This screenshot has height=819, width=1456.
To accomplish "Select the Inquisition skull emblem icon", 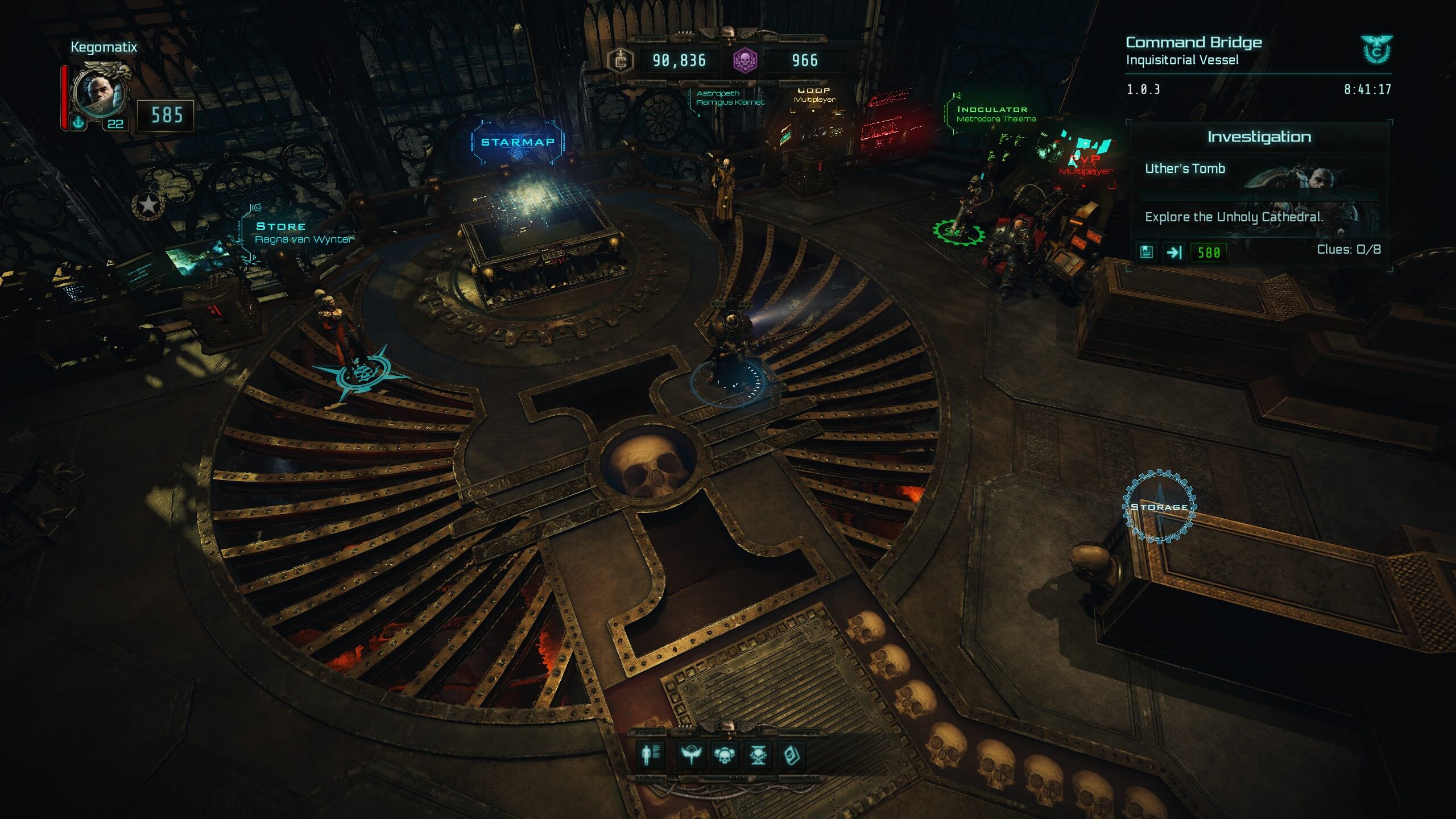I will point(758,755).
